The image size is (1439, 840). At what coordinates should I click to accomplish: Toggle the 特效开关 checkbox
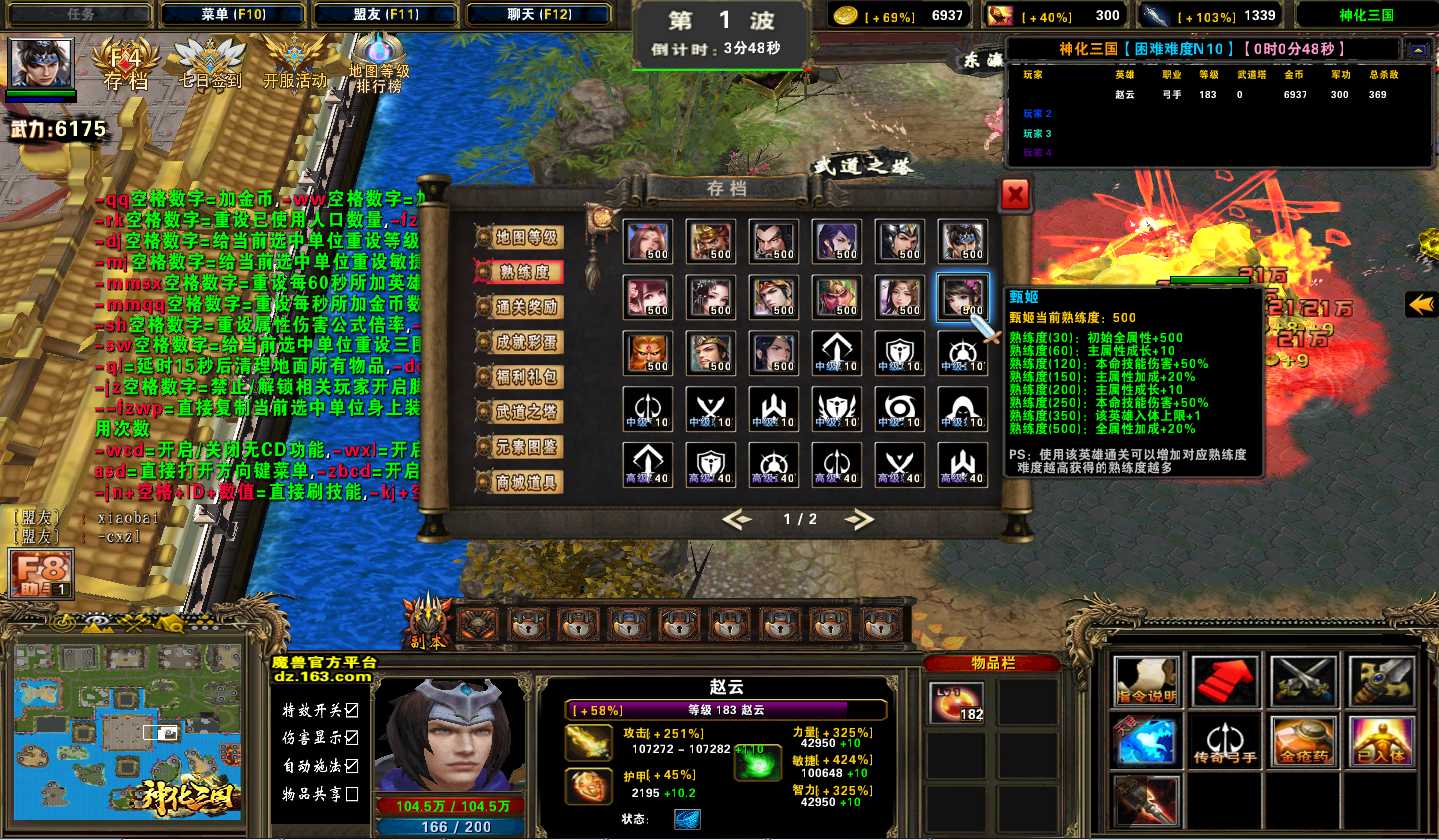pos(351,711)
